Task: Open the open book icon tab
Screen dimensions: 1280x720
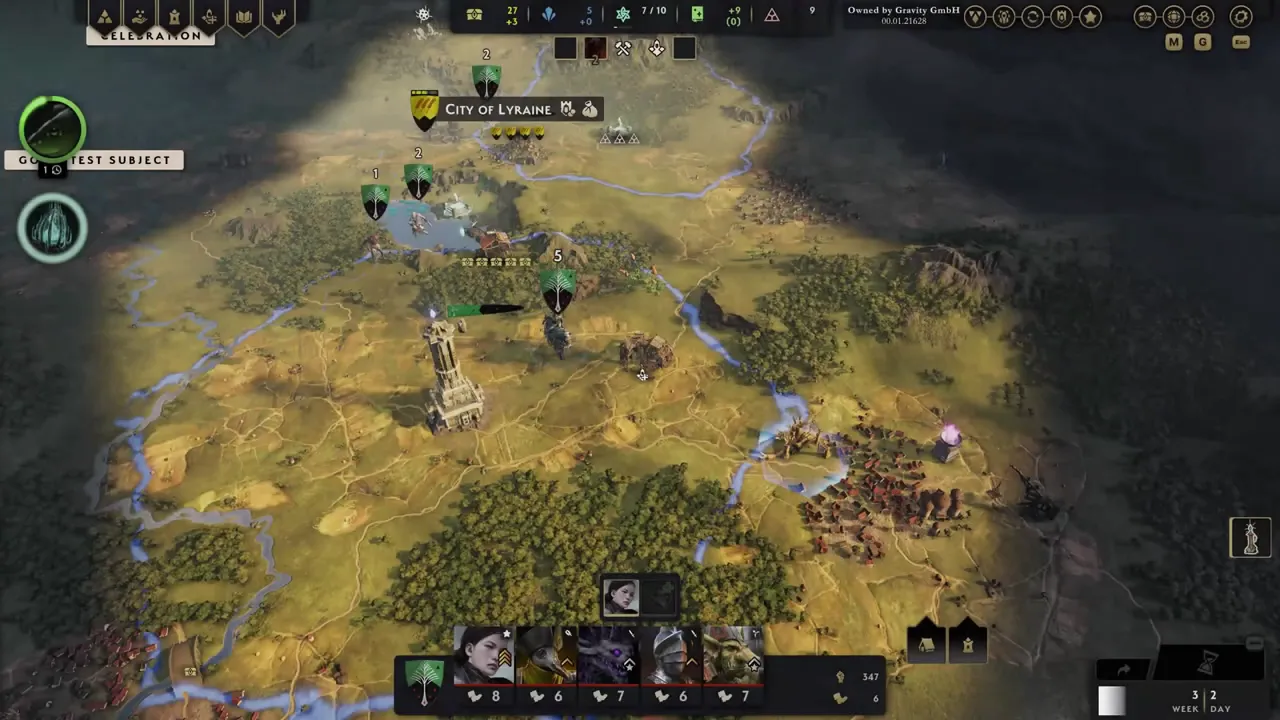Action: [244, 17]
